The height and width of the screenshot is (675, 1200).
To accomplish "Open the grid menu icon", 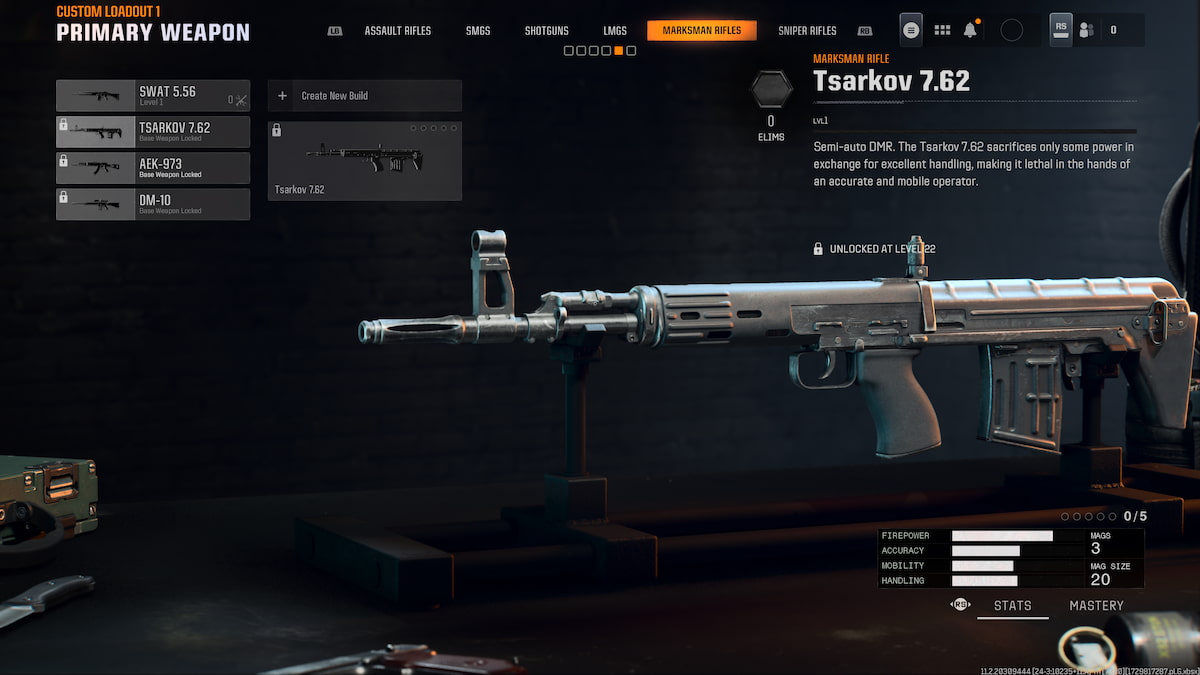I will click(x=942, y=30).
